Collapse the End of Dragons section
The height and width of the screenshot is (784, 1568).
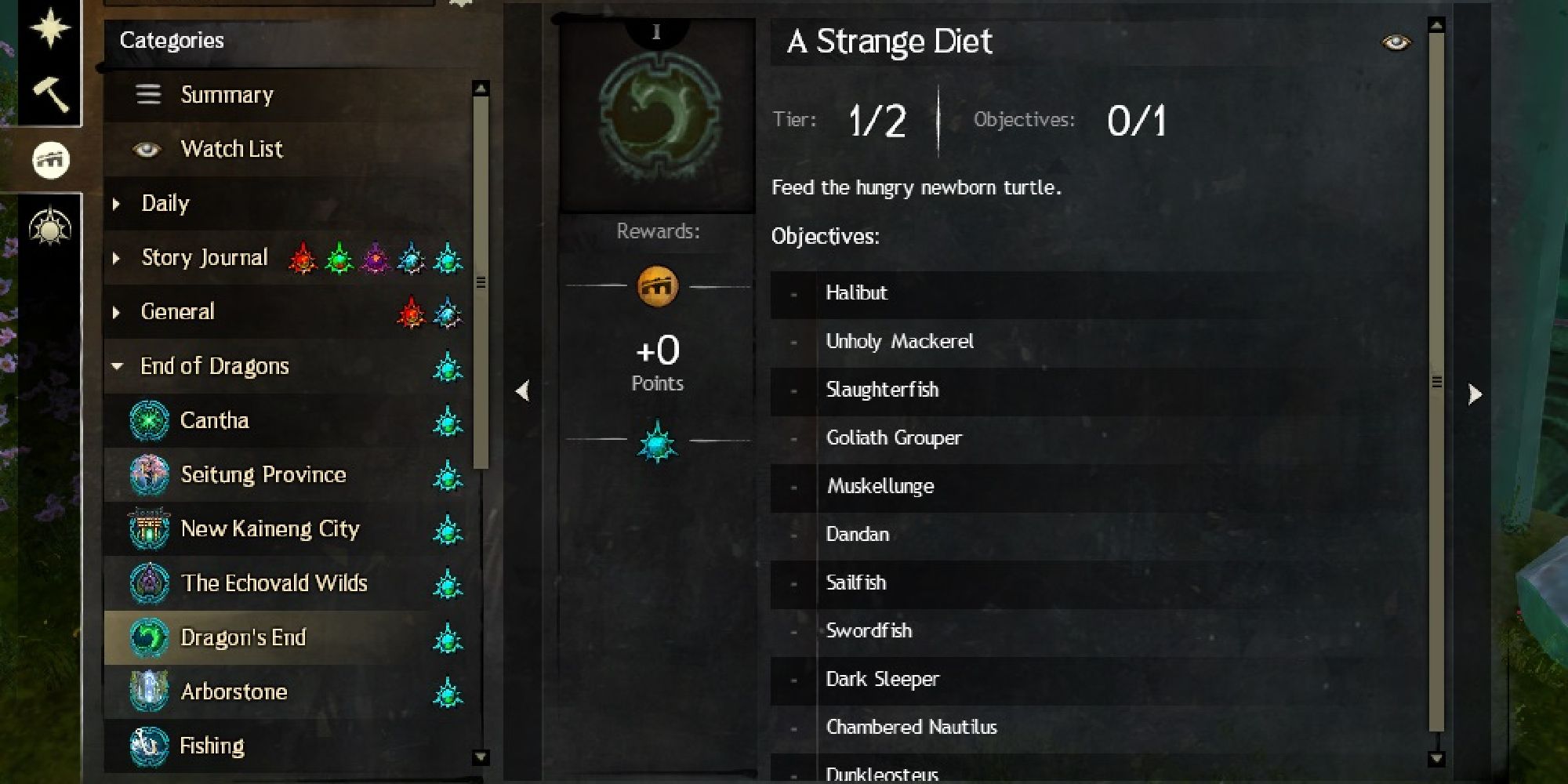click(x=118, y=366)
